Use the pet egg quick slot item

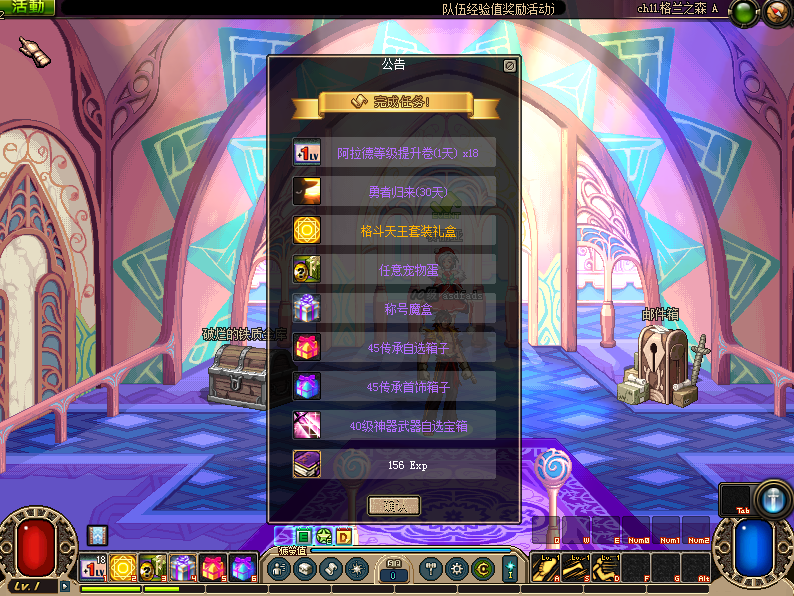[x=153, y=568]
